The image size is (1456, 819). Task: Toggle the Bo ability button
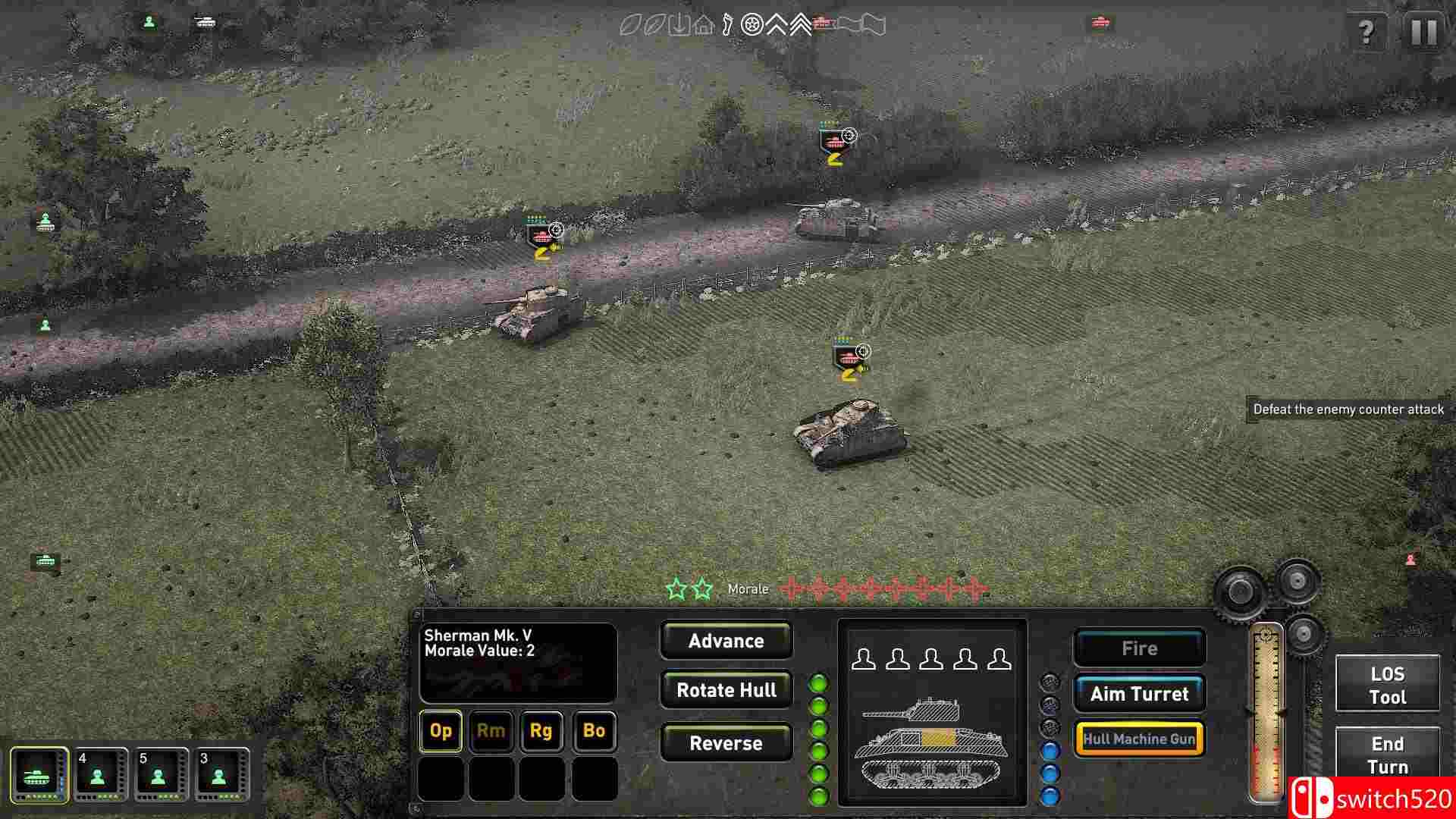tap(595, 732)
